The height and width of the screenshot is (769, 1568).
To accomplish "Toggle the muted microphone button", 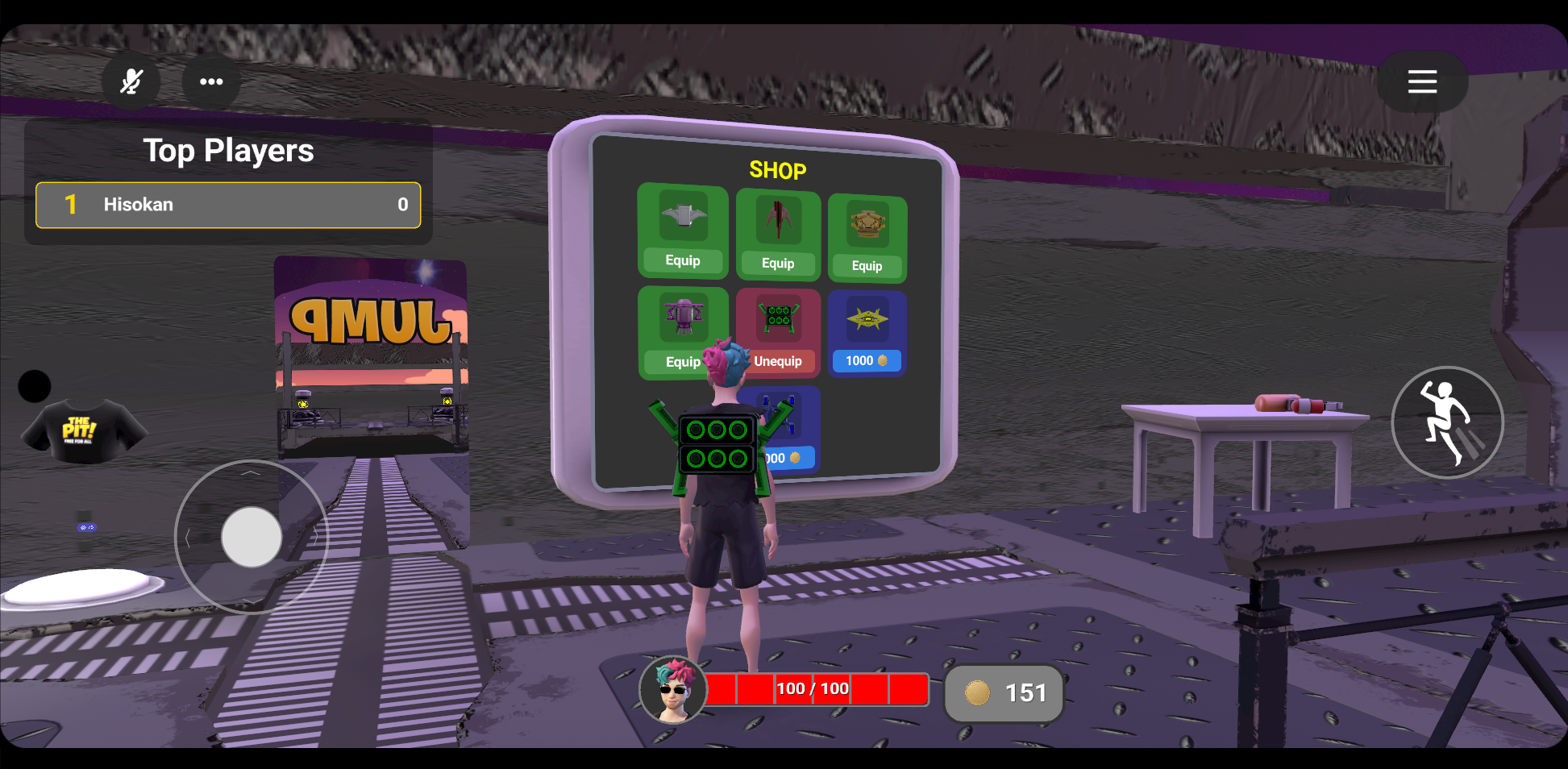I will (x=131, y=81).
